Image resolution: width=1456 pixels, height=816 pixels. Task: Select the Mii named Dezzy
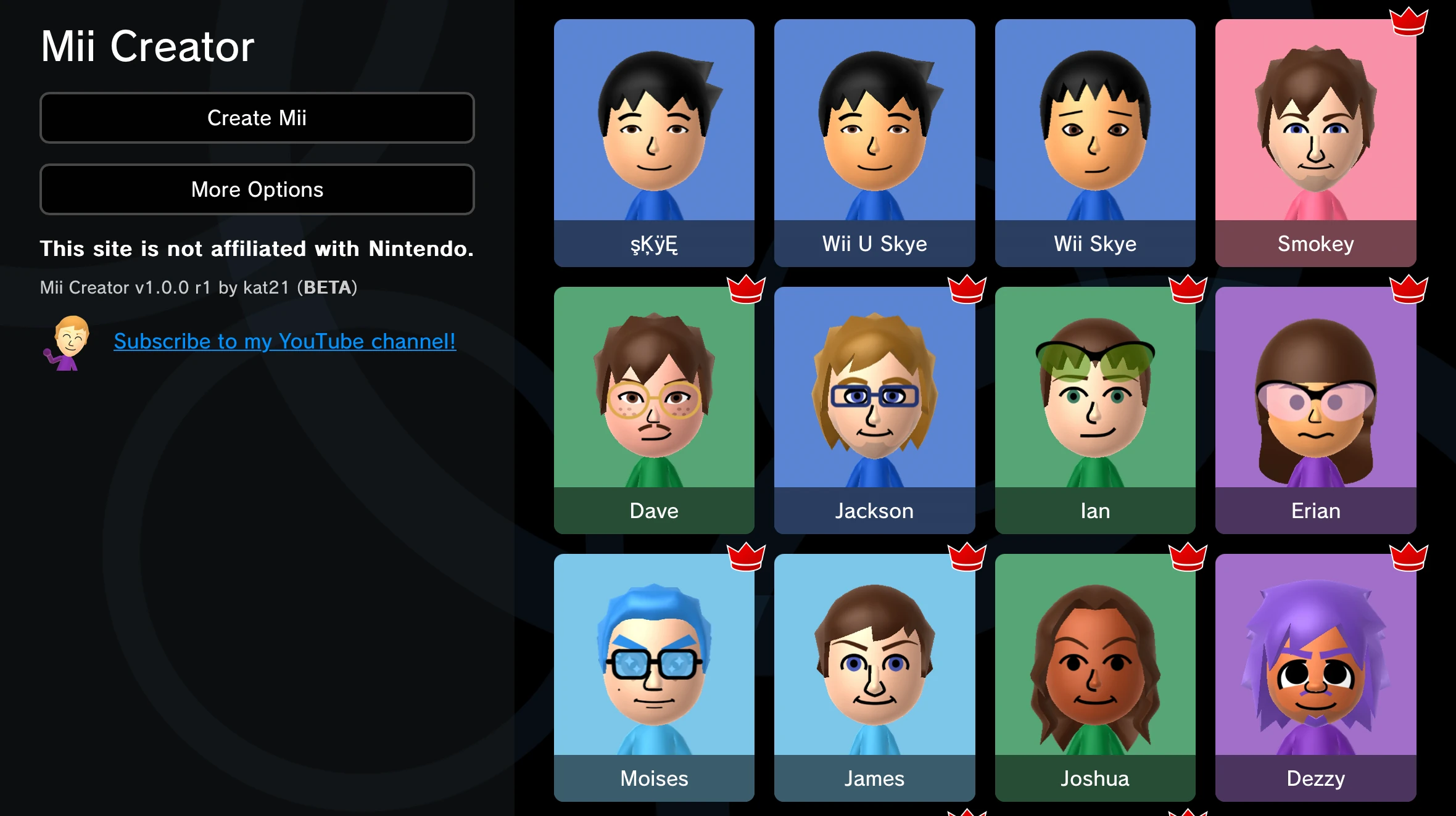tap(1315, 675)
